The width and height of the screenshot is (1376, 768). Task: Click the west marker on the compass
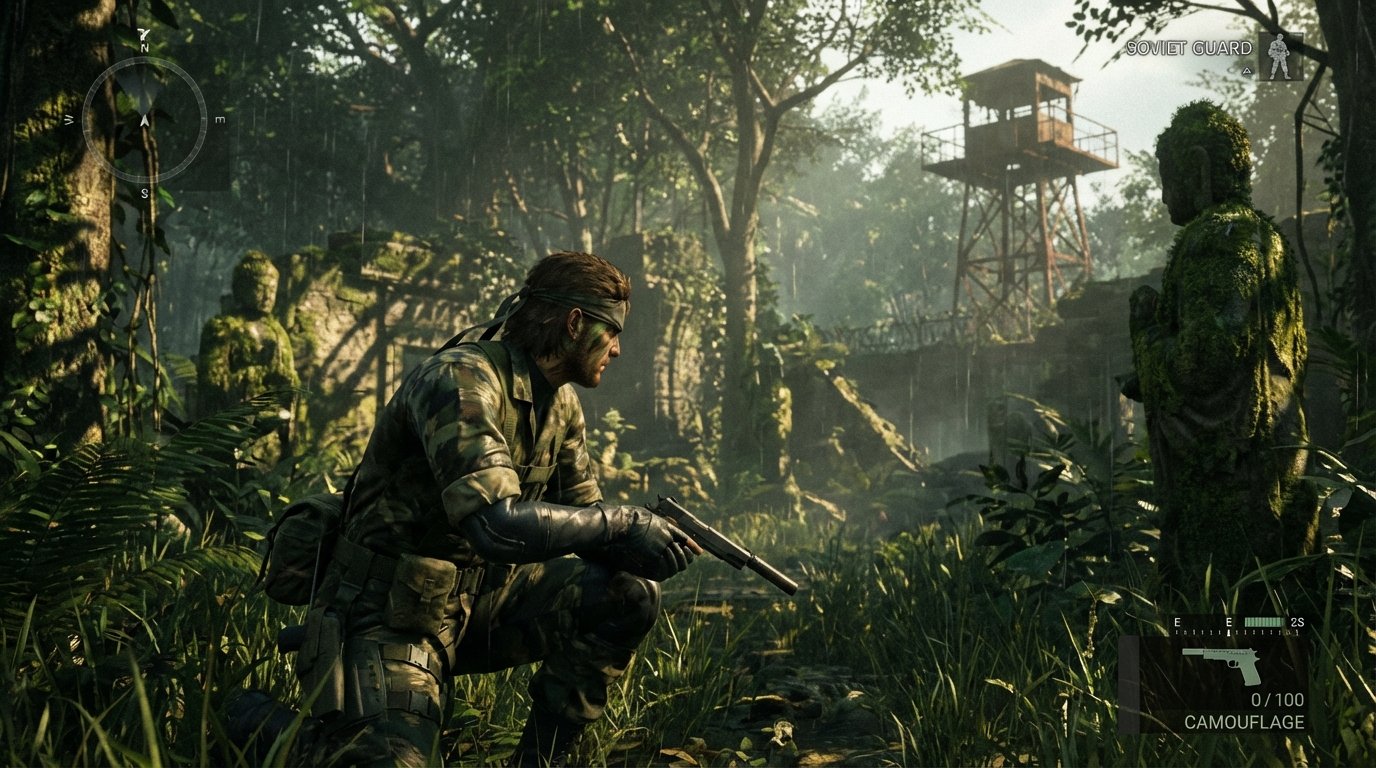68,120
